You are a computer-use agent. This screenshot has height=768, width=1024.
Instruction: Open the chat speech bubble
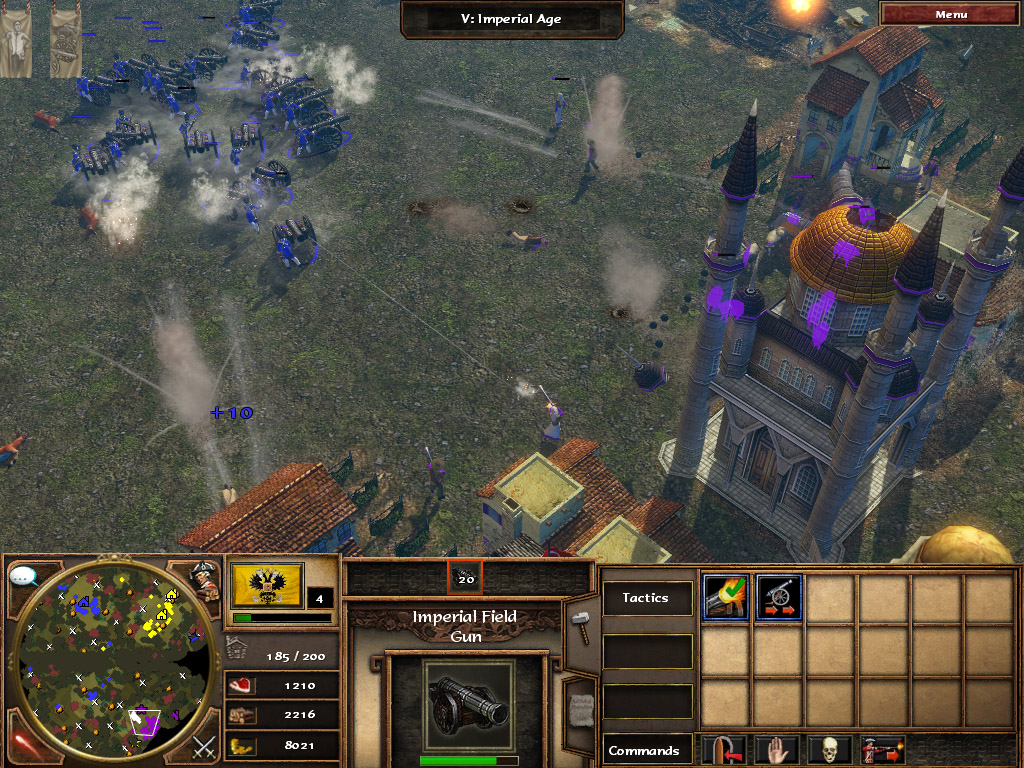(23, 576)
